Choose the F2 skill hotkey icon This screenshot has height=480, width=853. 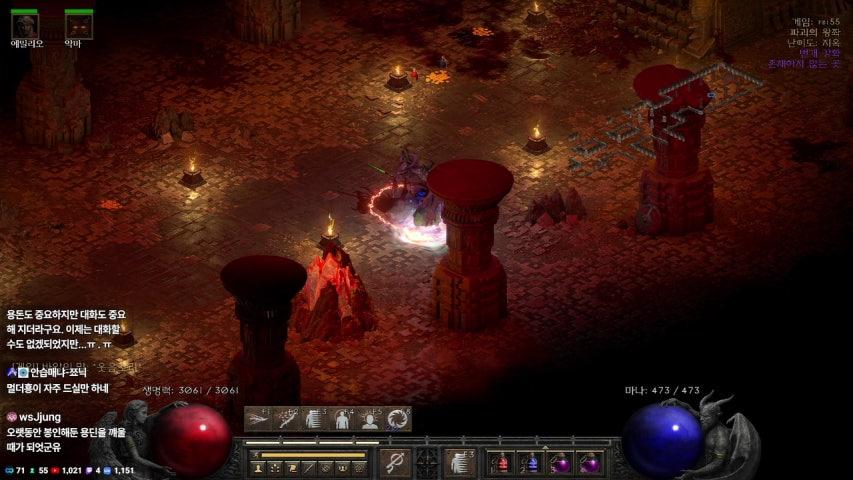pos(287,419)
